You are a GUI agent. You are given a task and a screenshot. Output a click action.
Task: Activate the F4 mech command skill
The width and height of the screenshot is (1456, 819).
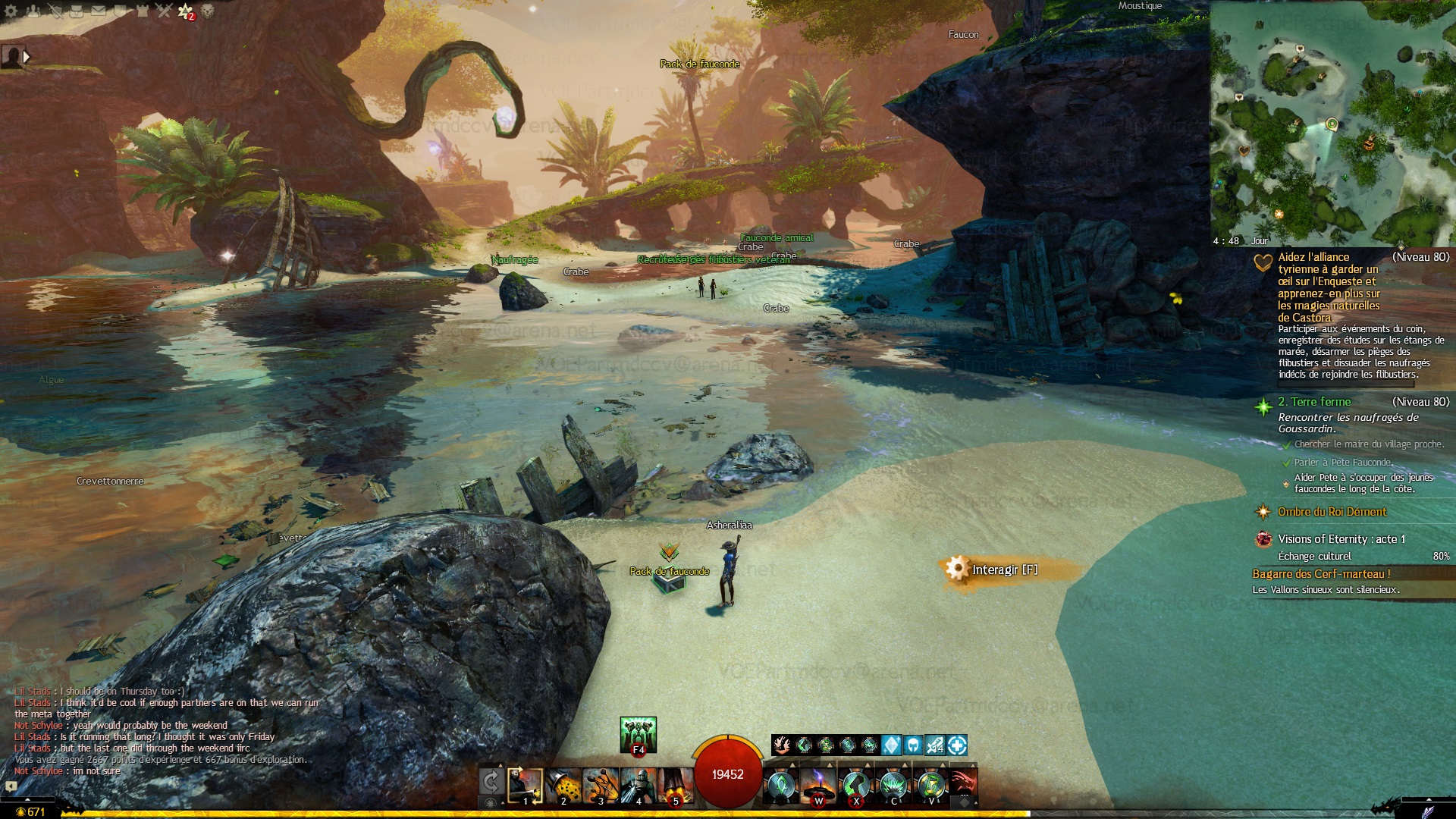coord(638,734)
